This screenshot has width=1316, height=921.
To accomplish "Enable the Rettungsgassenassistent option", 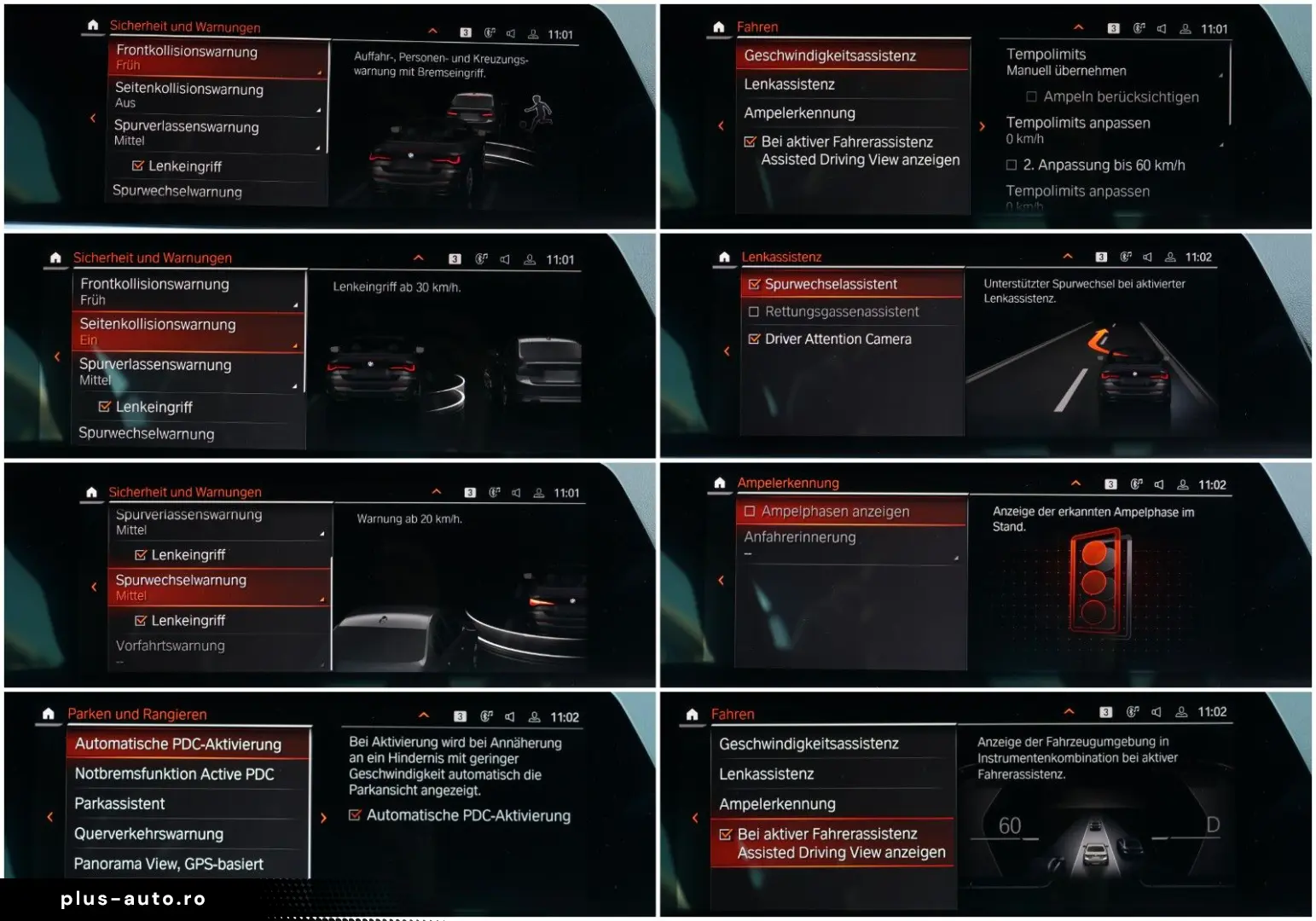I will [x=754, y=312].
